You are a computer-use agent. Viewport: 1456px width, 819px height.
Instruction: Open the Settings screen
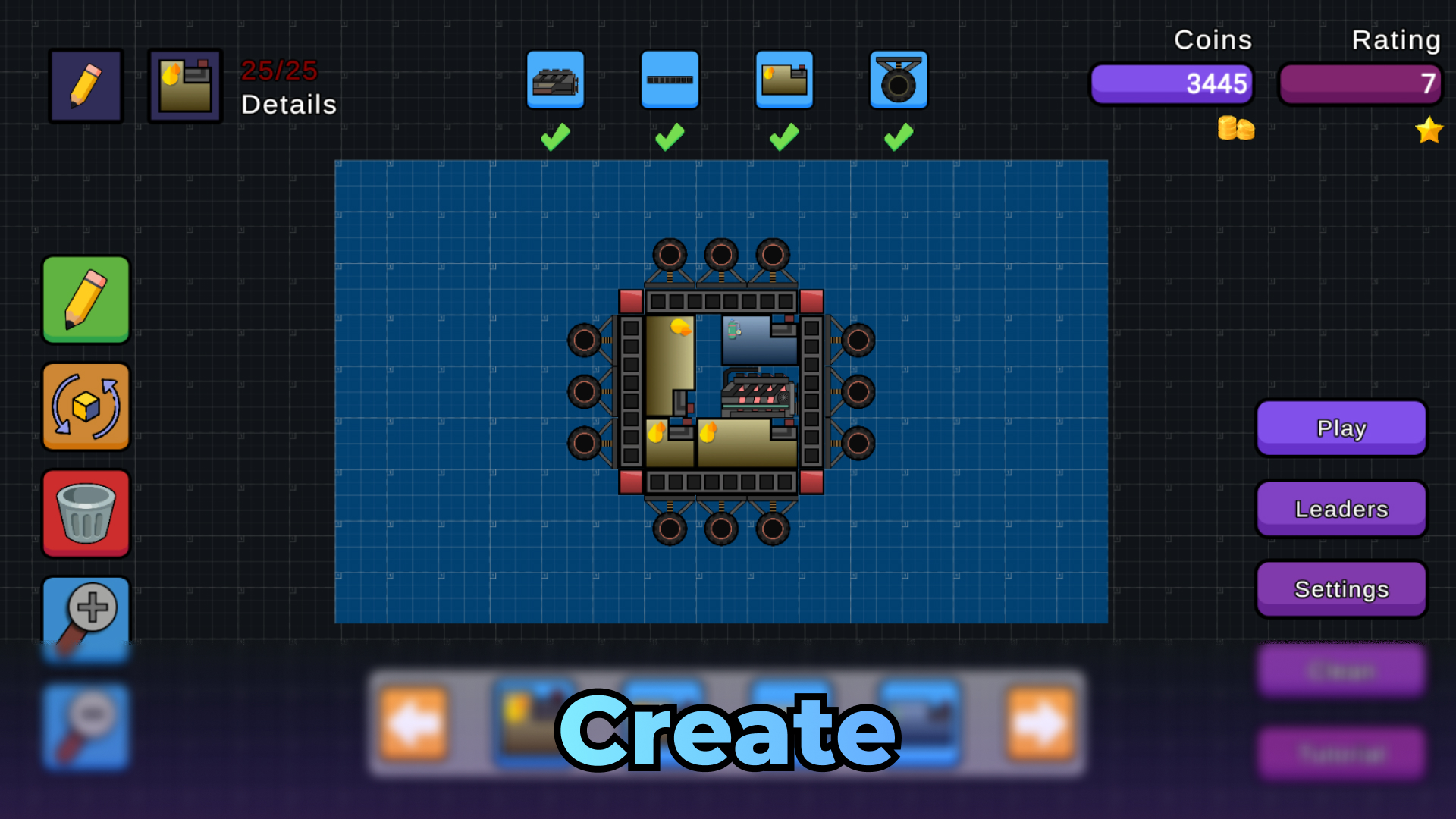click(1341, 589)
